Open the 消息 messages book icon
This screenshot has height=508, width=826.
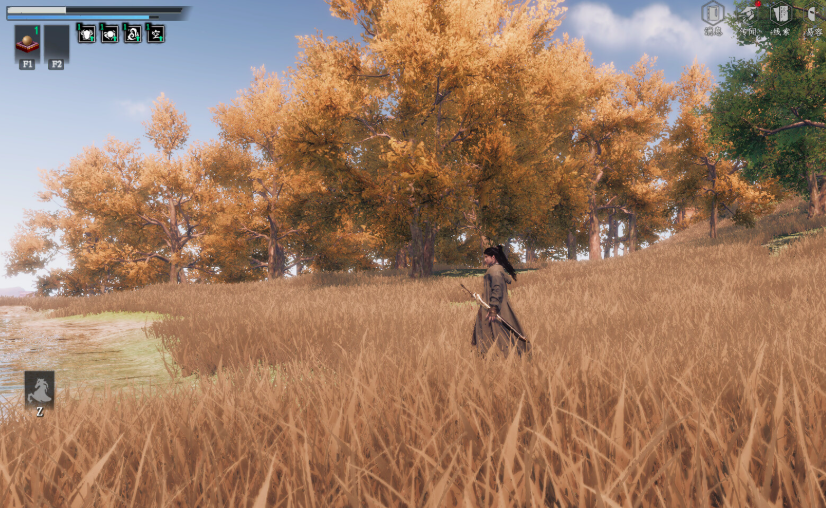click(x=712, y=14)
